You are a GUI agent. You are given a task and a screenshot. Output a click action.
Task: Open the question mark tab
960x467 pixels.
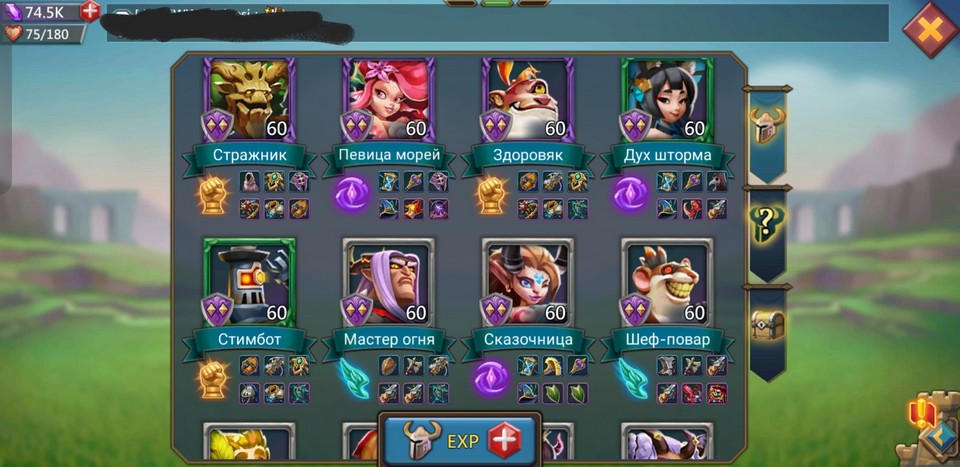tap(767, 227)
